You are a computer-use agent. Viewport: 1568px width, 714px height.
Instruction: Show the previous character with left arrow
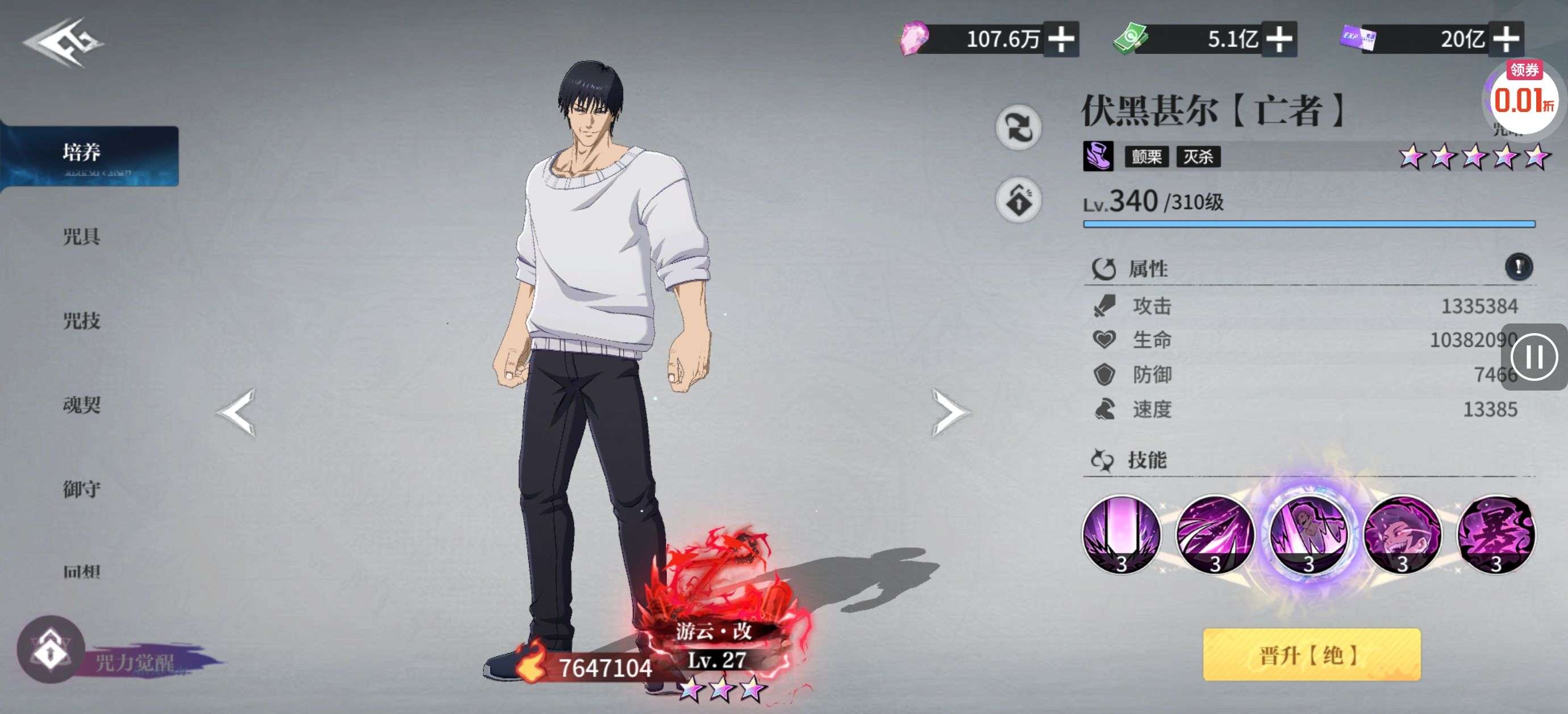(x=237, y=413)
